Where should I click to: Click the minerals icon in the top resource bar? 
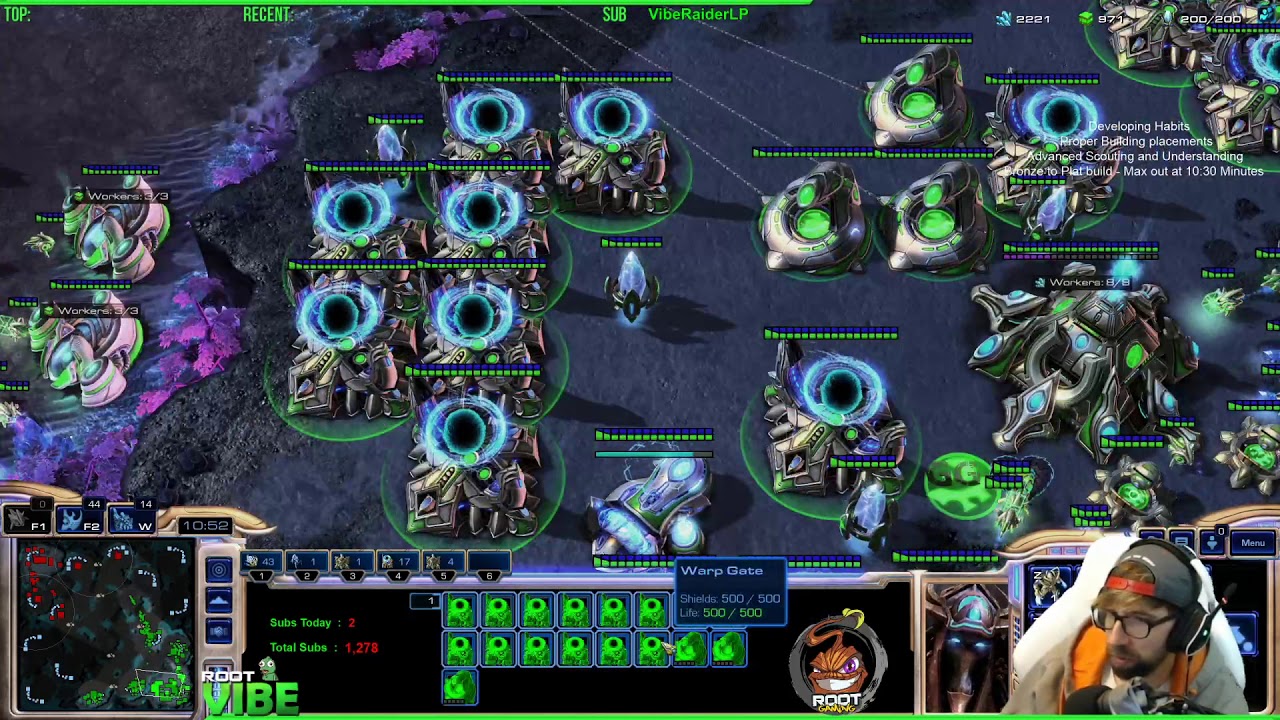(1003, 18)
